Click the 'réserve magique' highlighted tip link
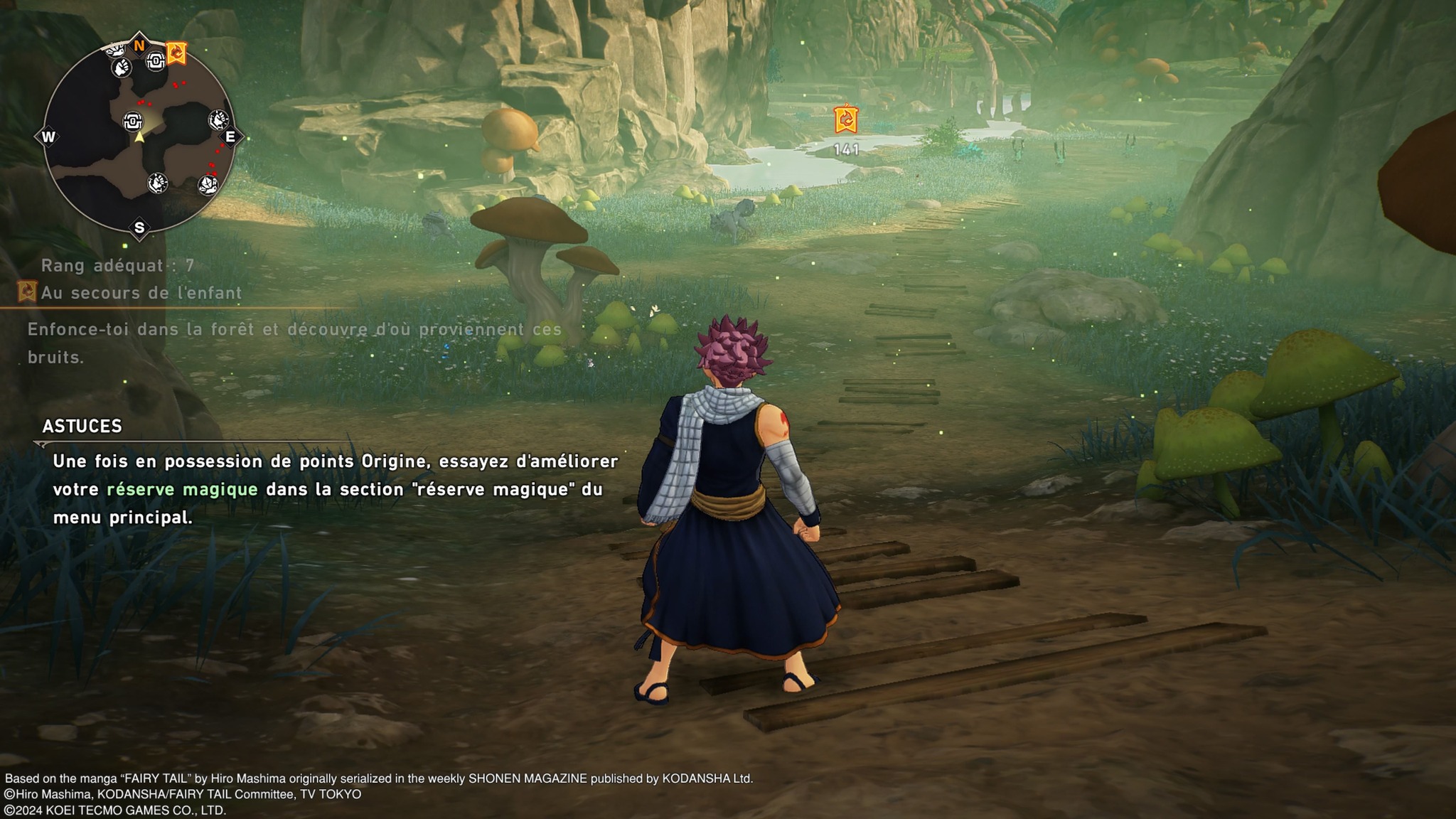 coord(182,489)
